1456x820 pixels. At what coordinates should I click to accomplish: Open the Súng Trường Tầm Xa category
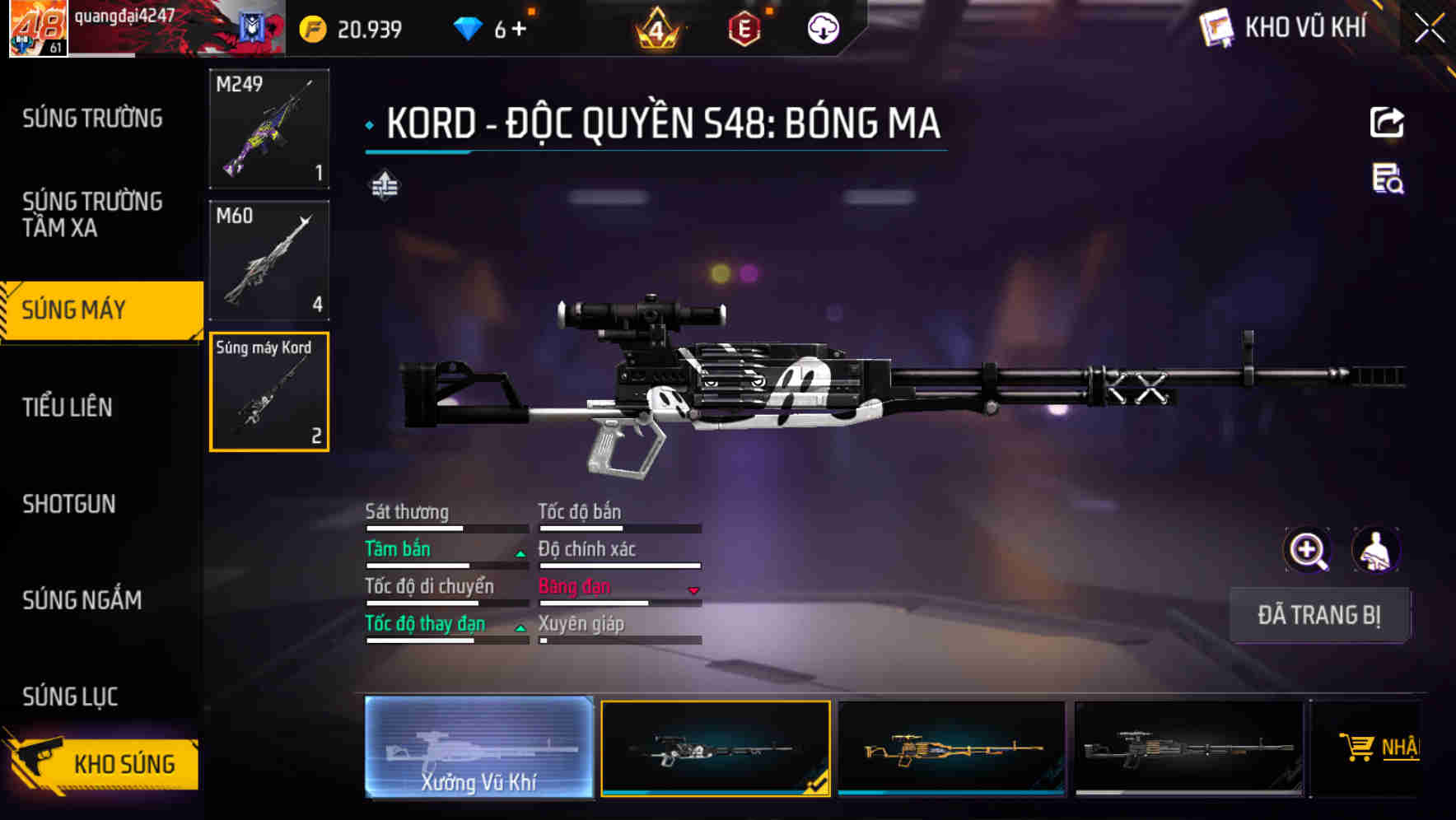[92, 214]
